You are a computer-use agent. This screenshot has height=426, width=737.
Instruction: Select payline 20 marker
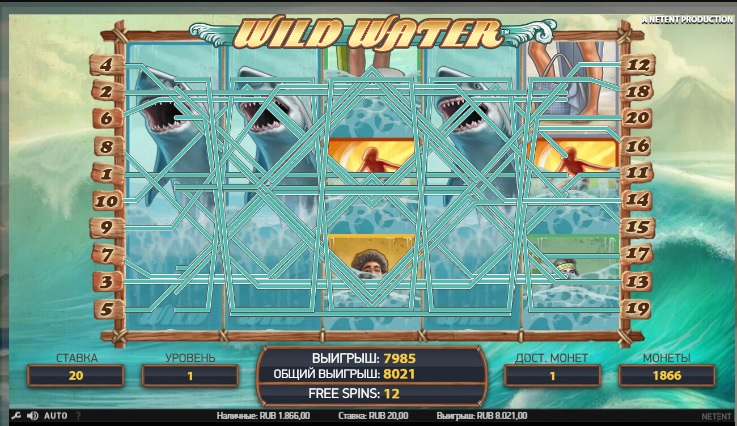point(640,118)
